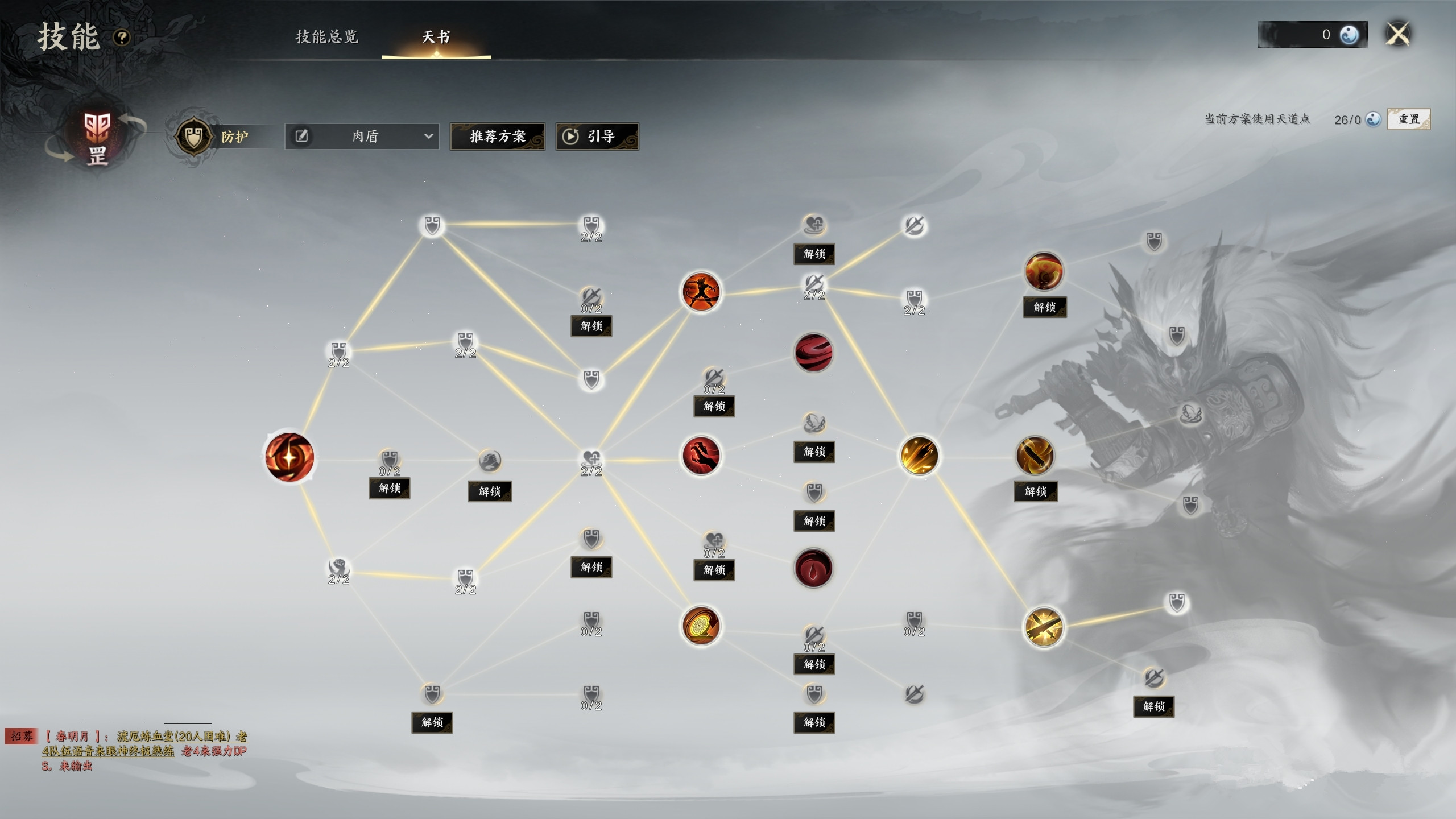Click the 防护 shield role icon
This screenshot has width=1456, height=819.
pyautogui.click(x=193, y=136)
